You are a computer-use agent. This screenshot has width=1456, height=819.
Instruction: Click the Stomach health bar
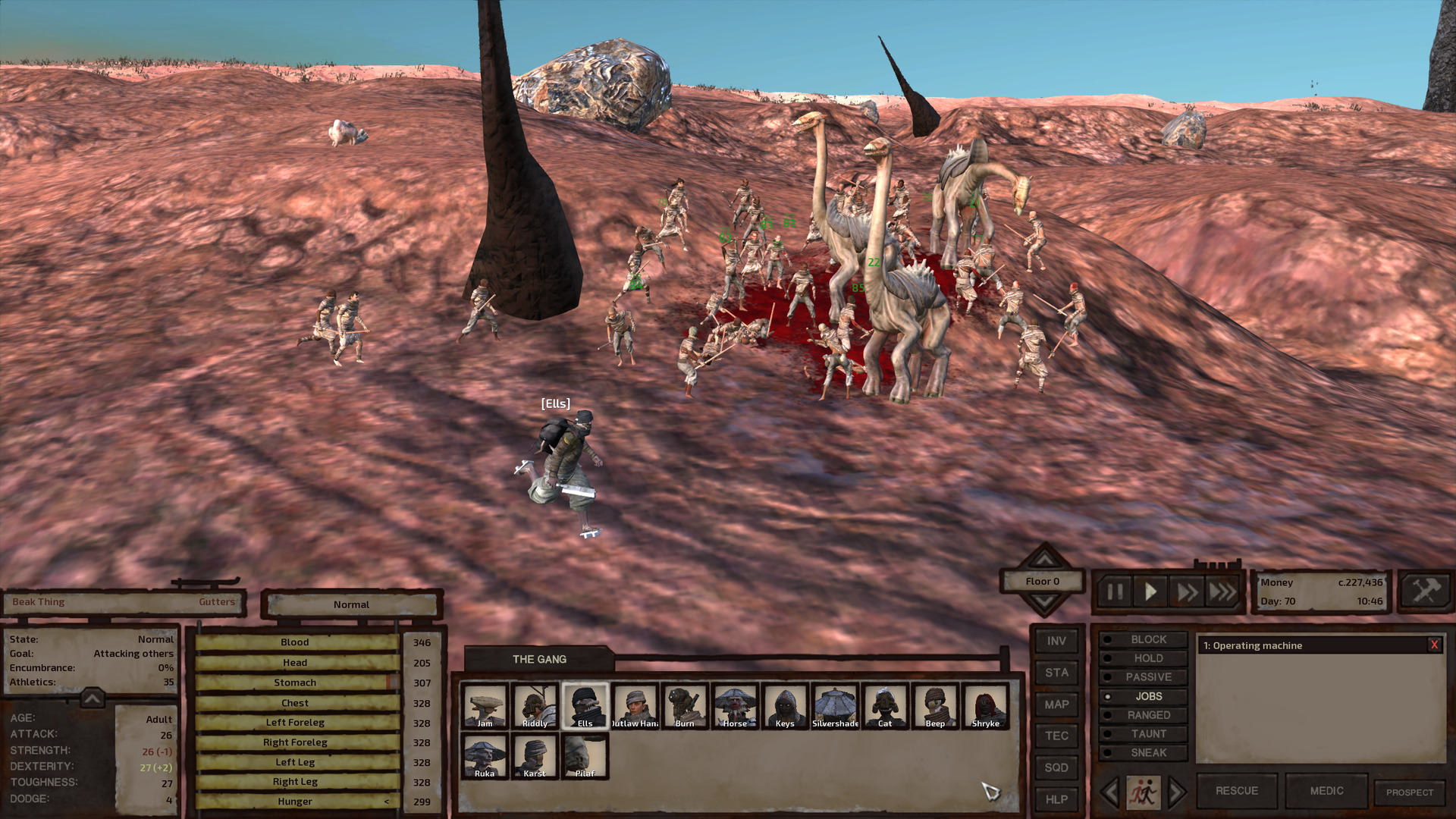coord(295,682)
